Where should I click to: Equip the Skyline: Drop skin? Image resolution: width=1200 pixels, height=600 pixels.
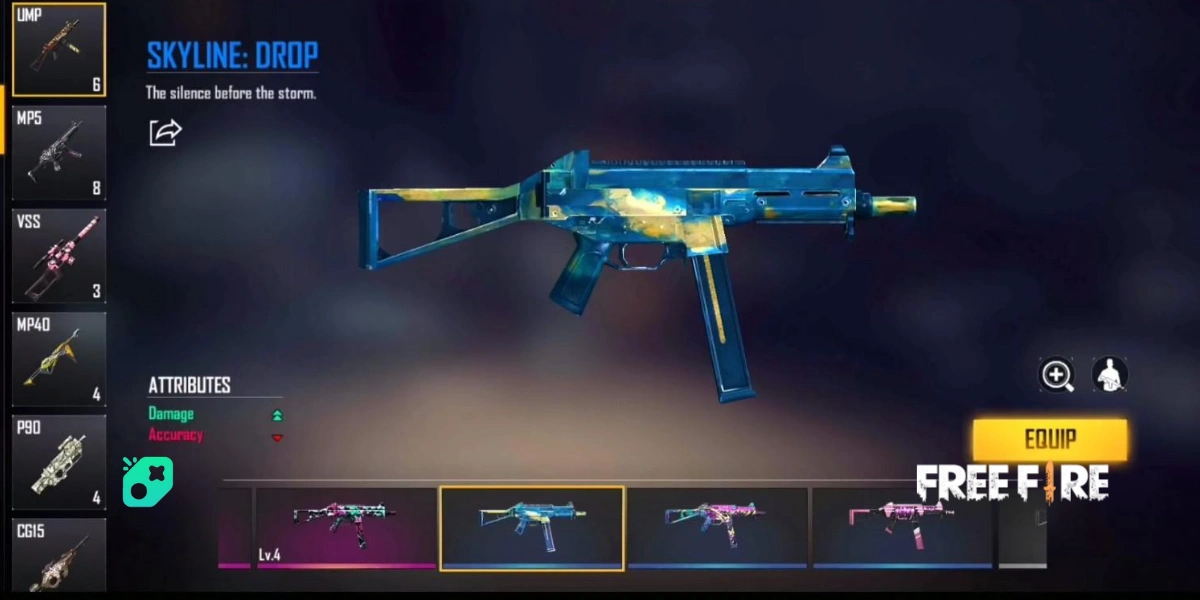pyautogui.click(x=1049, y=439)
